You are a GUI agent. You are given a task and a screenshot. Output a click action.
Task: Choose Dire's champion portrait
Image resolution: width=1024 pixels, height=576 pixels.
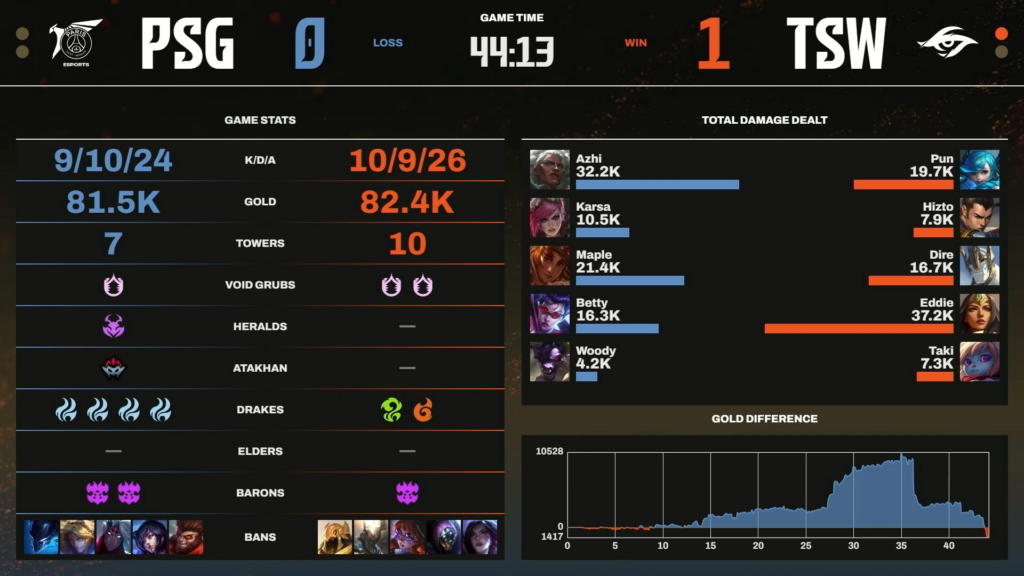point(979,266)
